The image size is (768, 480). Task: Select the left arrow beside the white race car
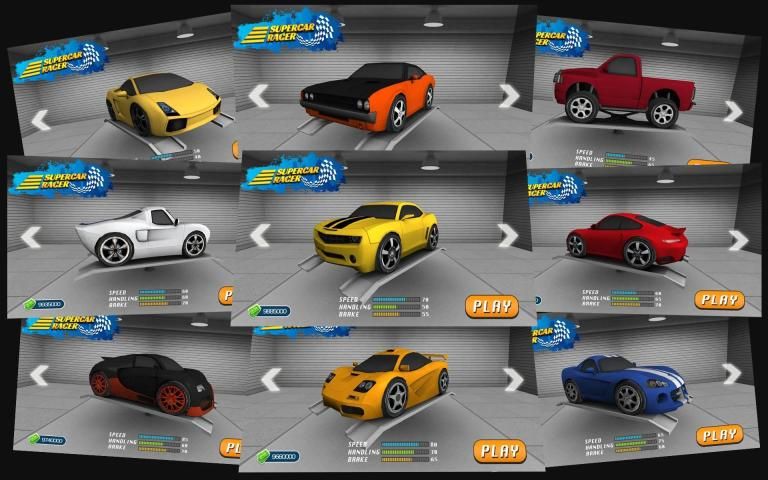[31, 238]
